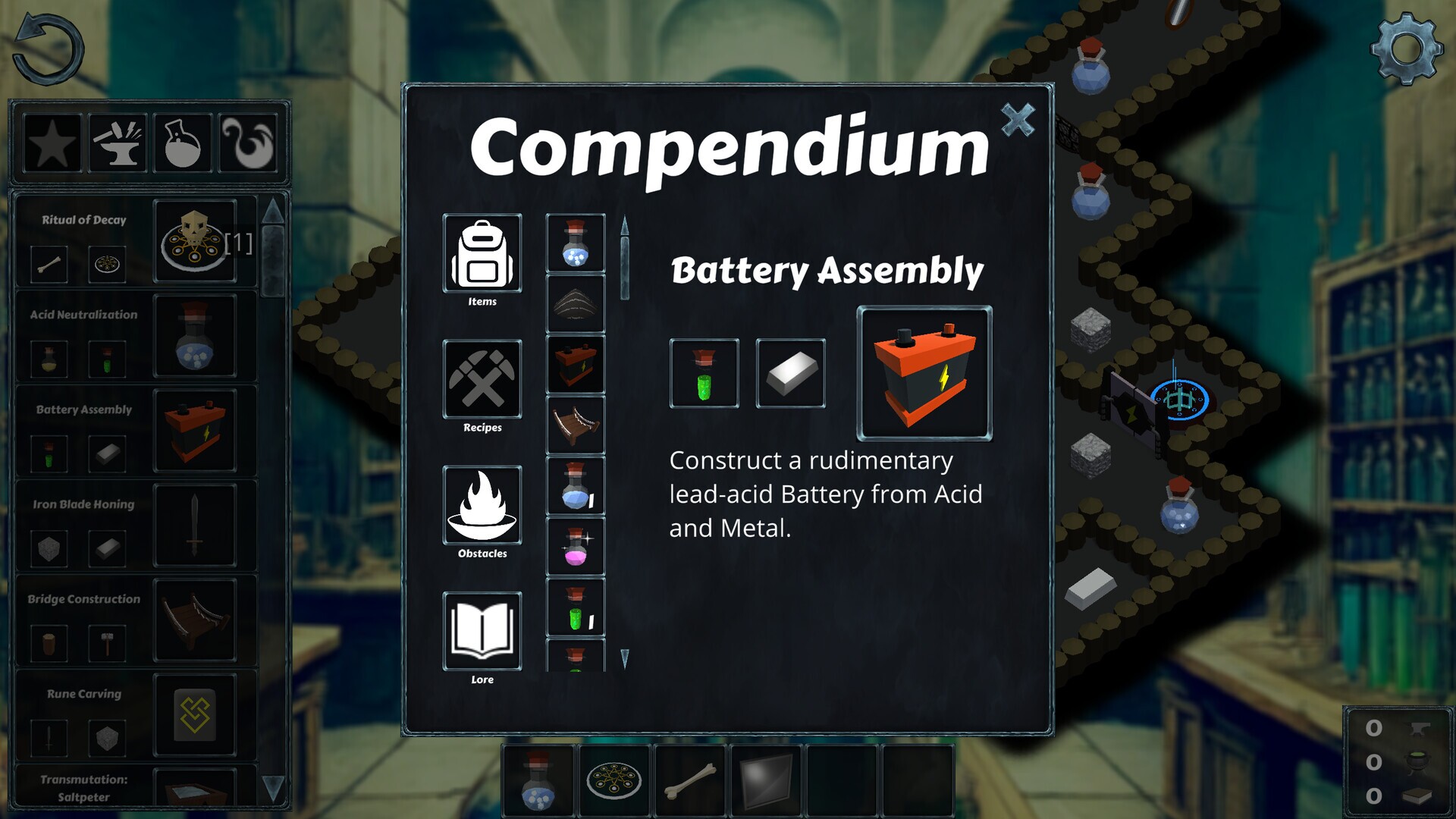Select the star favorites tab

52,143
